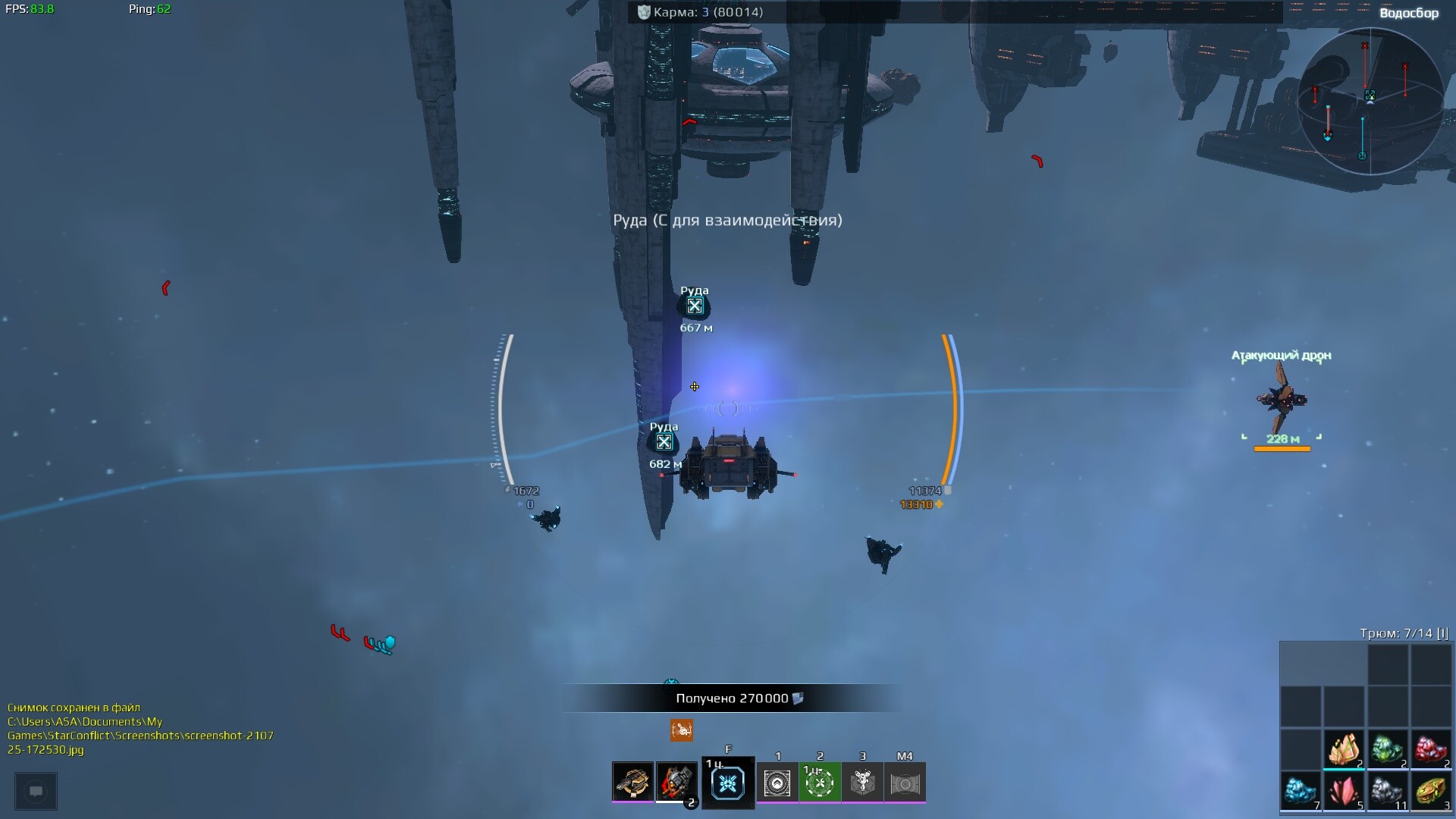The image size is (1456, 819).
Task: Select the Руда marker at 682 м
Action: click(x=664, y=442)
